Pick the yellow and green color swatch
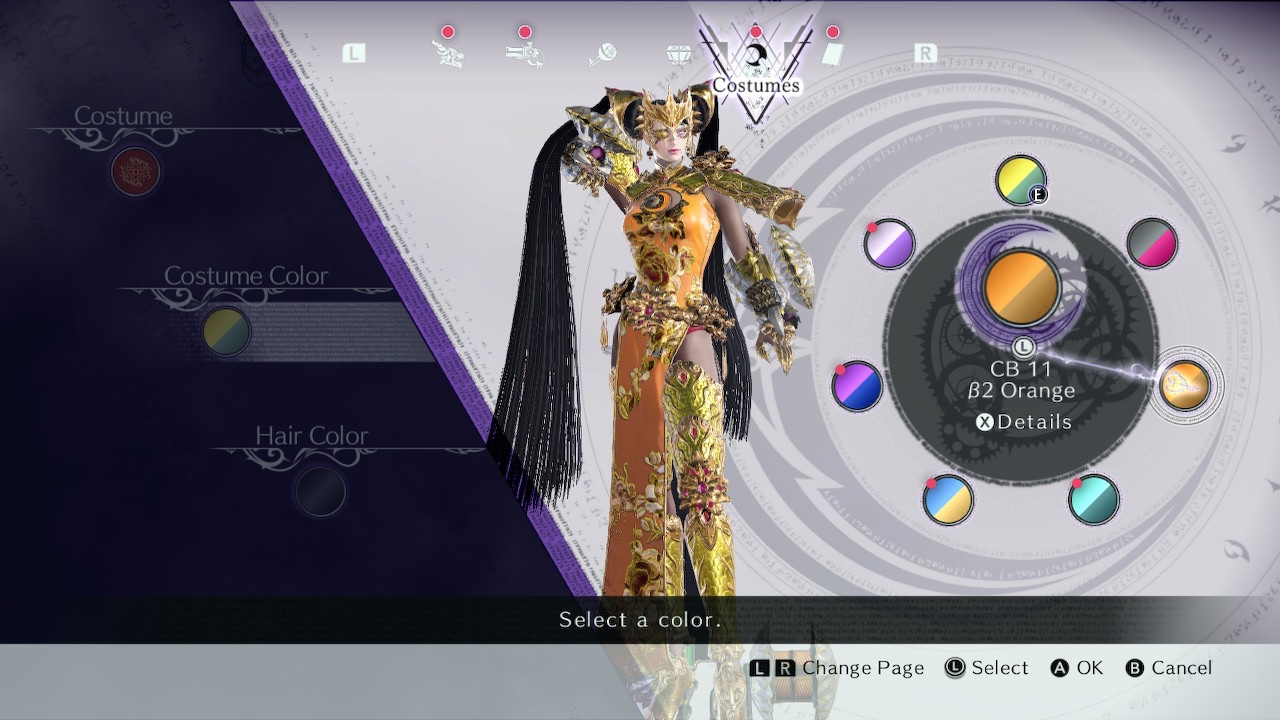Screen dimensions: 1280x720 [1020, 181]
